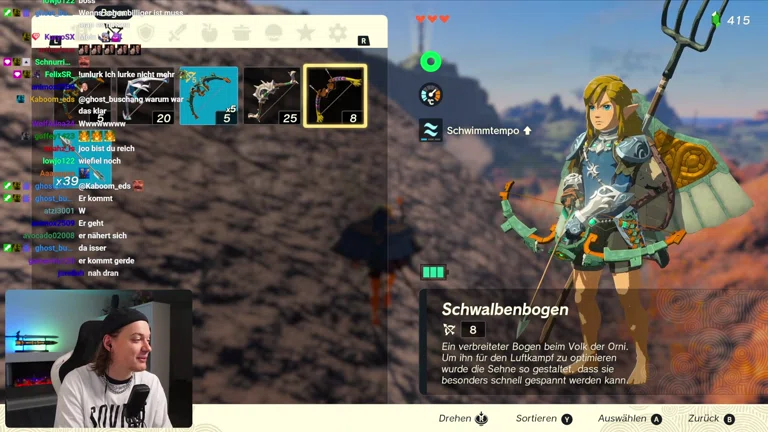
Task: Open the cooking pot food tab
Action: tap(242, 33)
